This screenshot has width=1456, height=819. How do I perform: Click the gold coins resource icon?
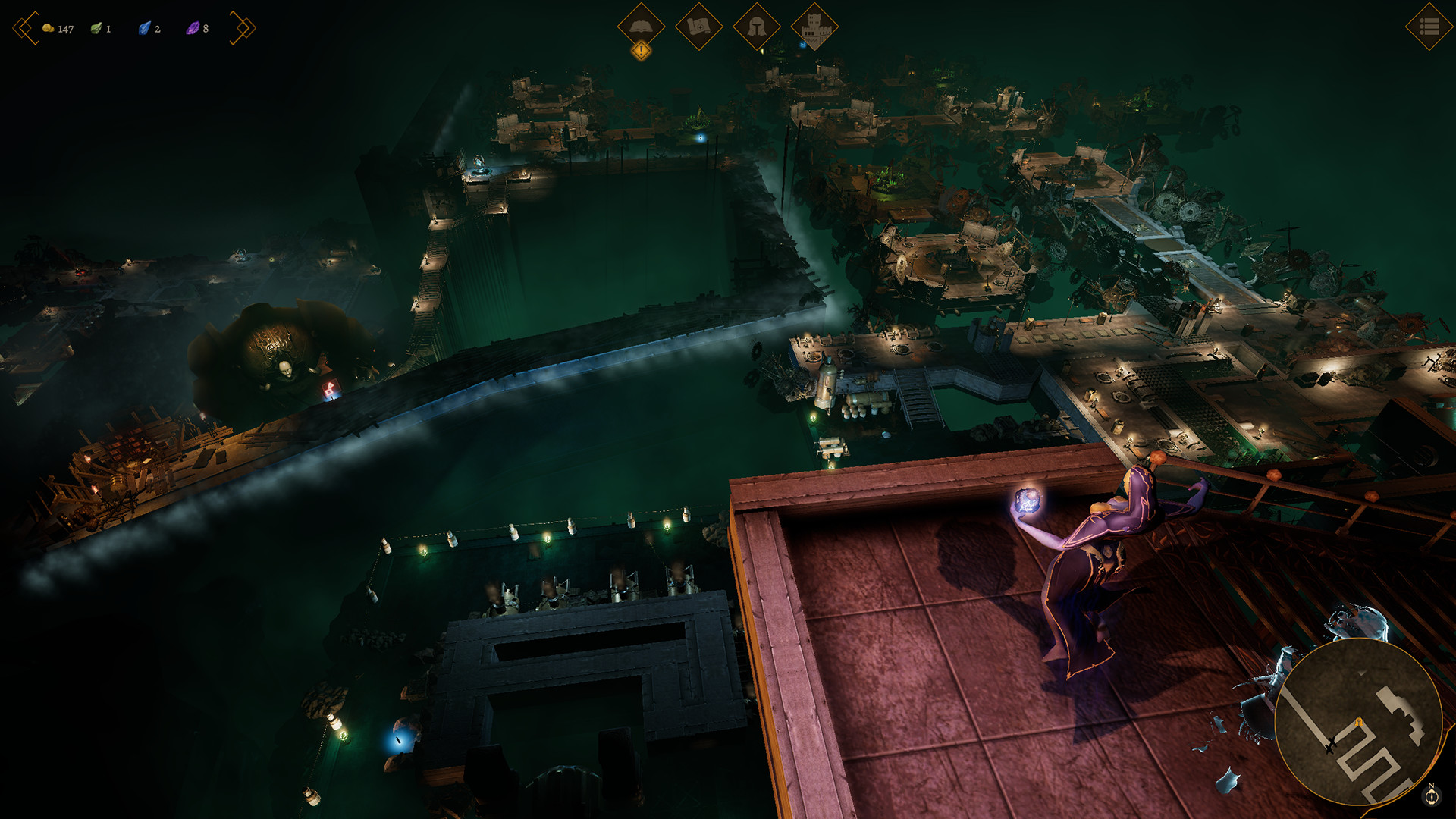pyautogui.click(x=49, y=29)
